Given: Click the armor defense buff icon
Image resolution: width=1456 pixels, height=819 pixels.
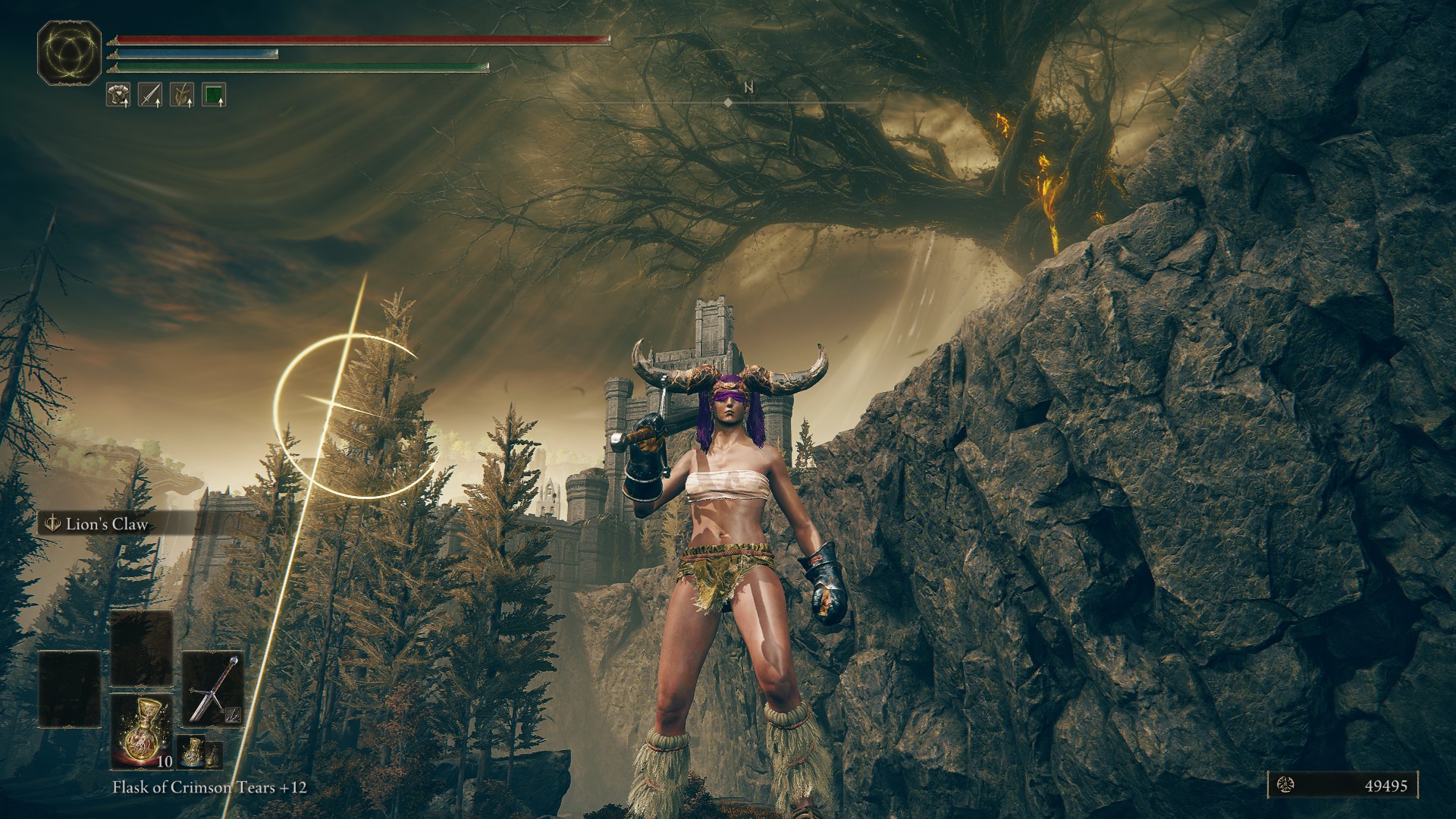Looking at the screenshot, I should [x=118, y=95].
